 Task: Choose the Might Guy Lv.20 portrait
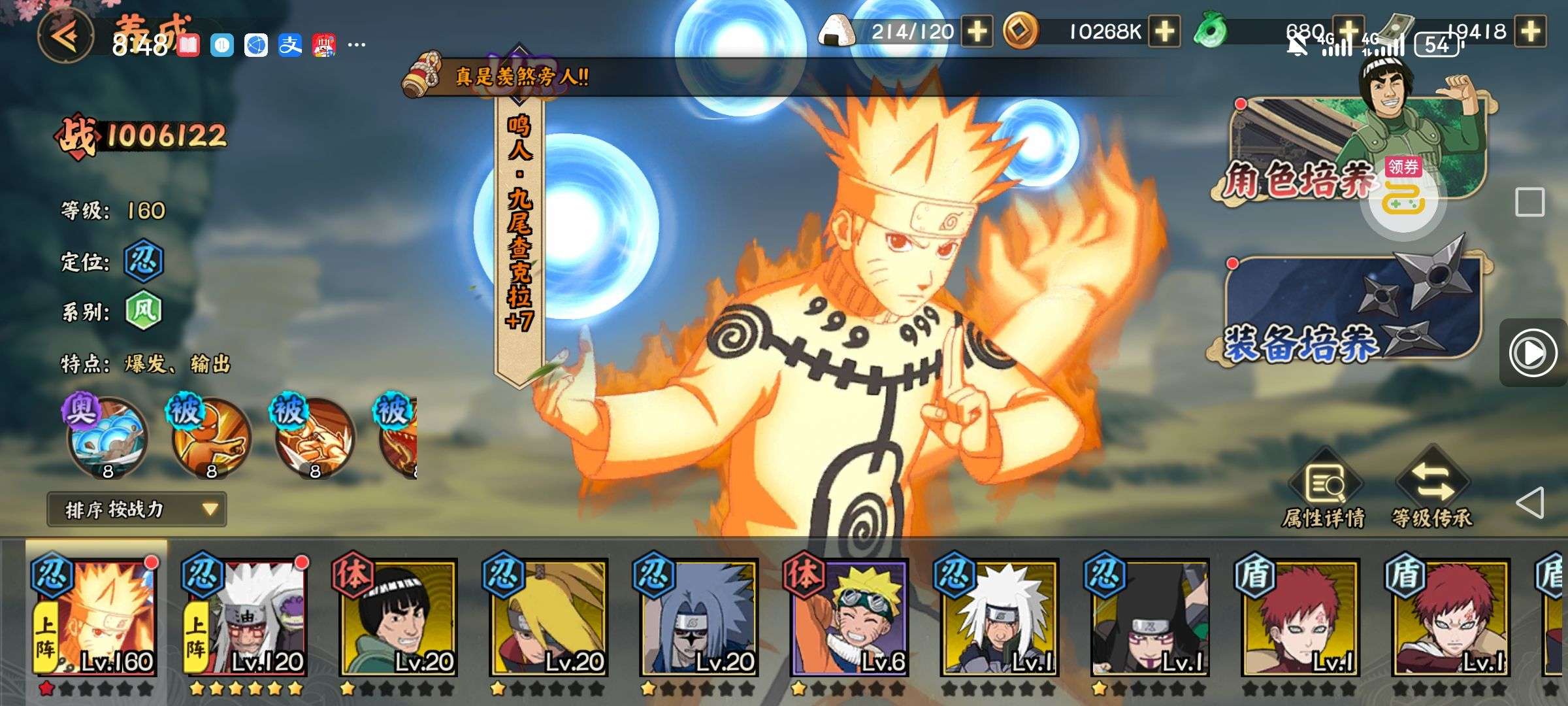tap(397, 618)
